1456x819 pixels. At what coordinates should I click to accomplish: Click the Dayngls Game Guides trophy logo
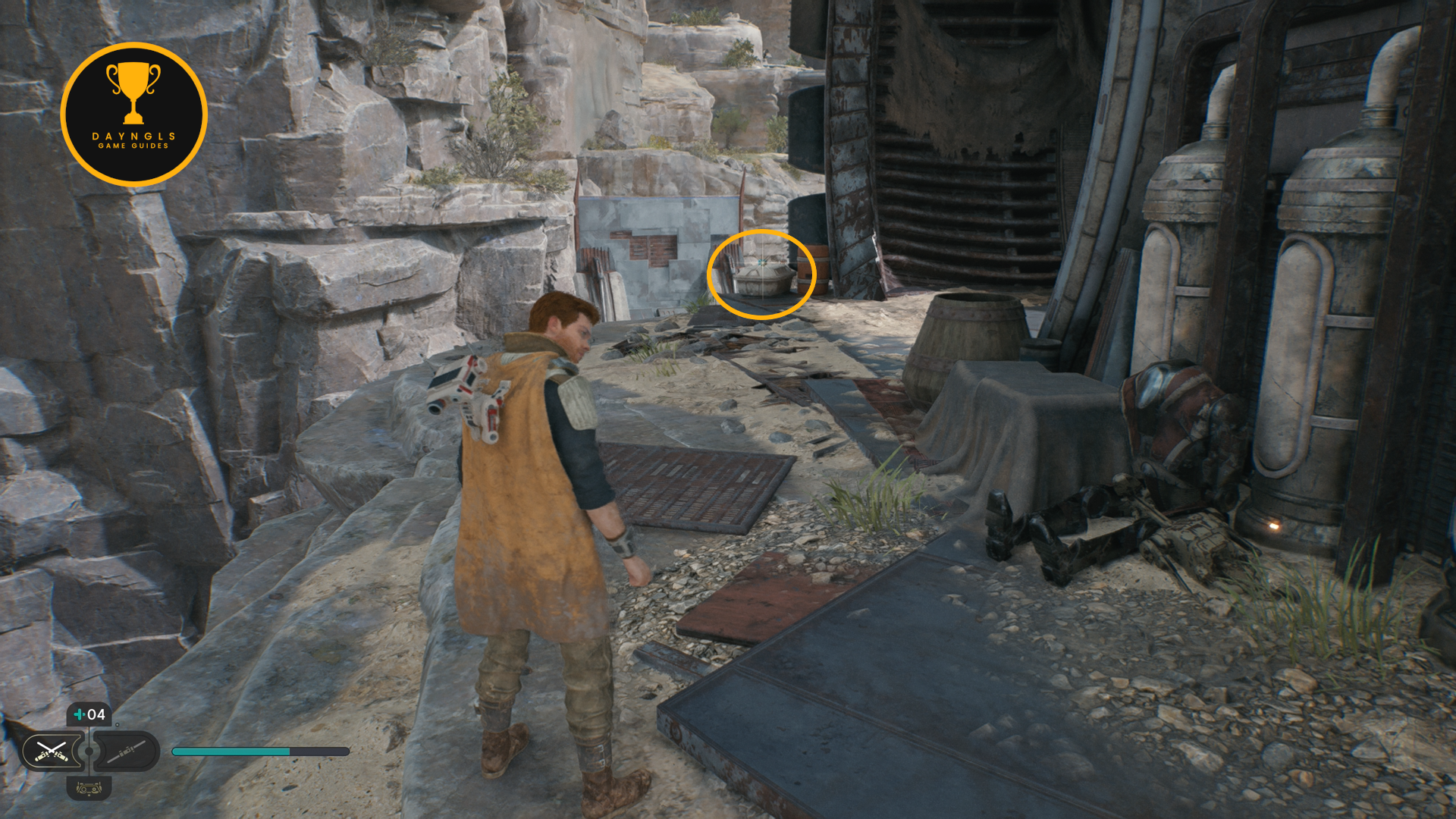click(x=133, y=115)
